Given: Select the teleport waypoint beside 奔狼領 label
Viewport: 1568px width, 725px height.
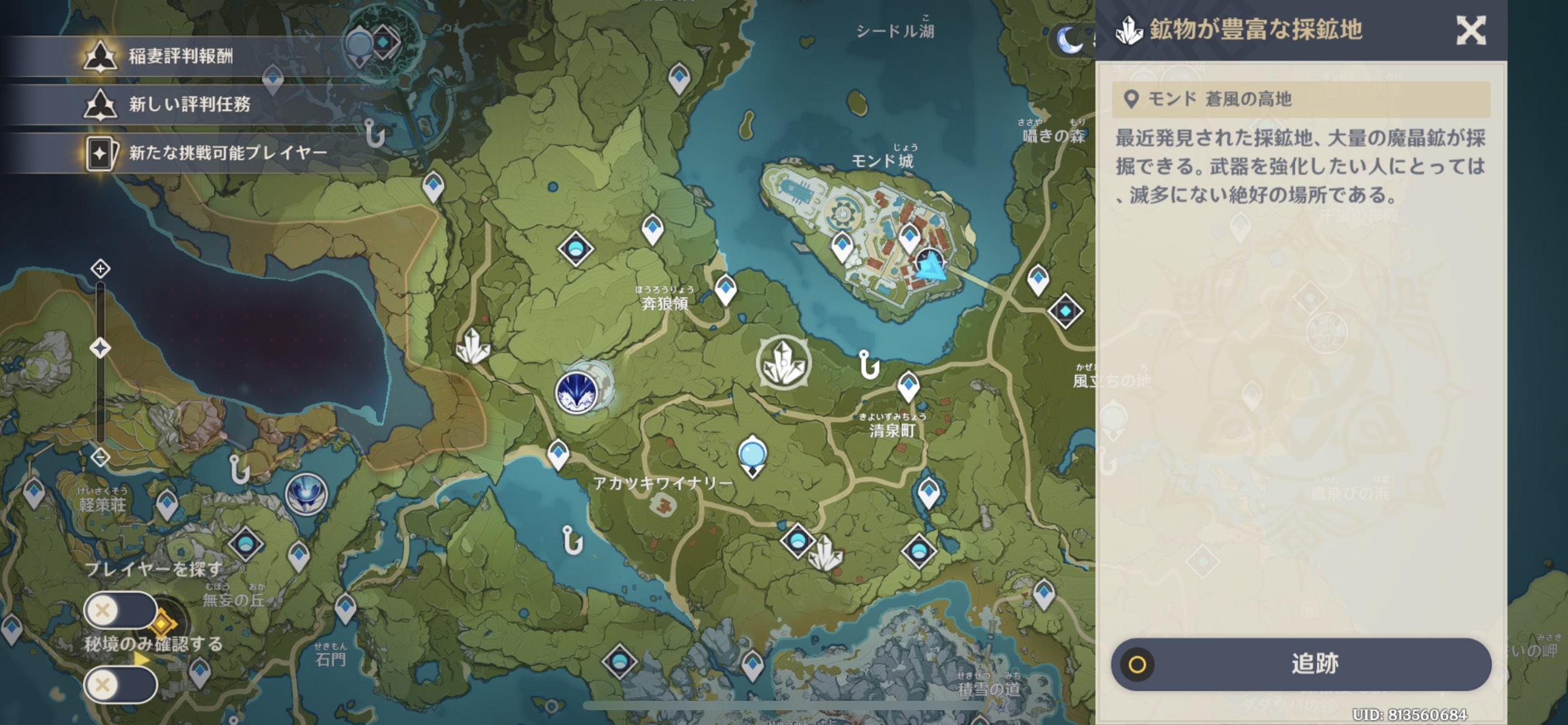Looking at the screenshot, I should [x=725, y=289].
